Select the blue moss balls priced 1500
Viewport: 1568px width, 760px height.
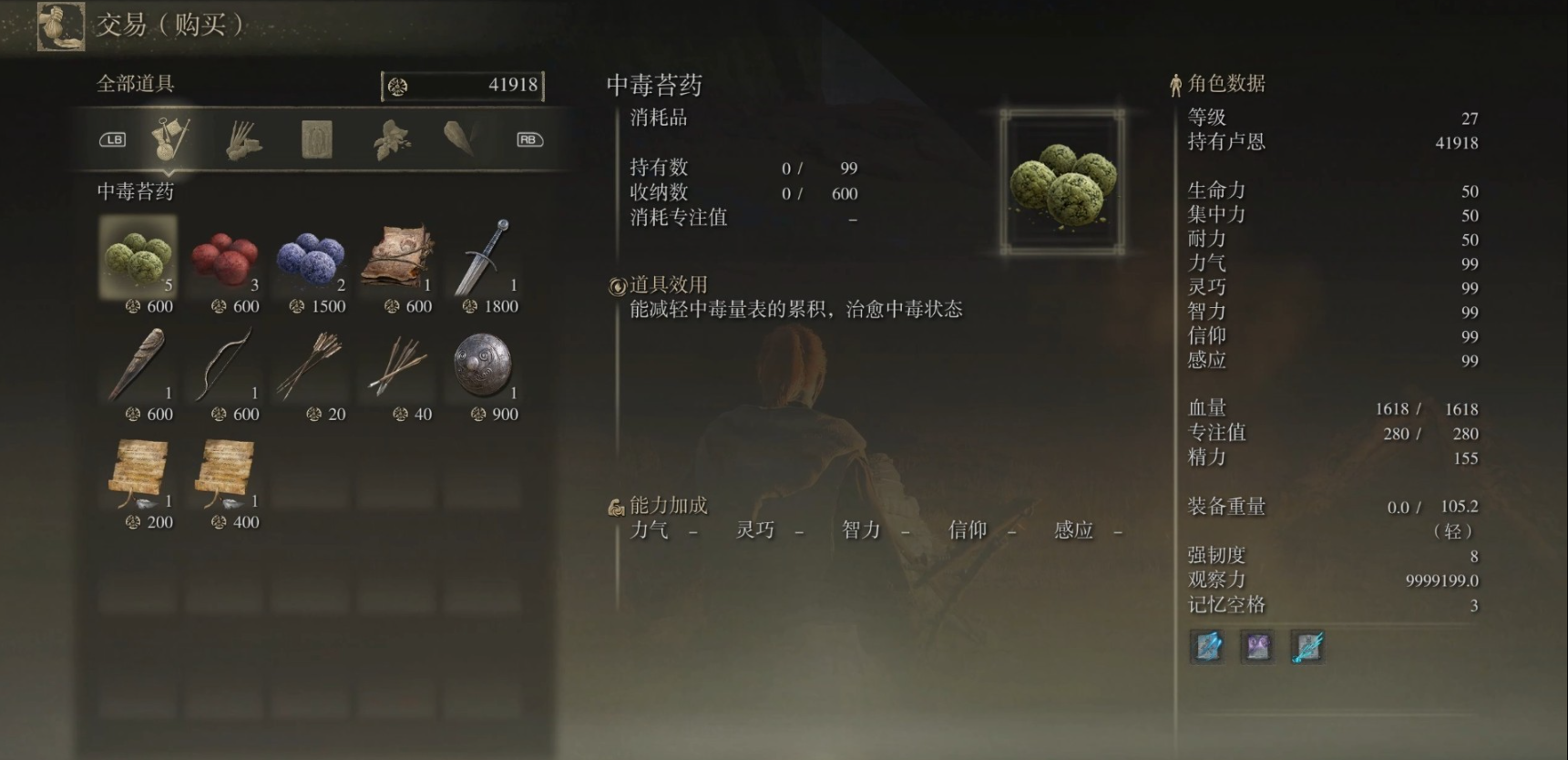[x=311, y=259]
